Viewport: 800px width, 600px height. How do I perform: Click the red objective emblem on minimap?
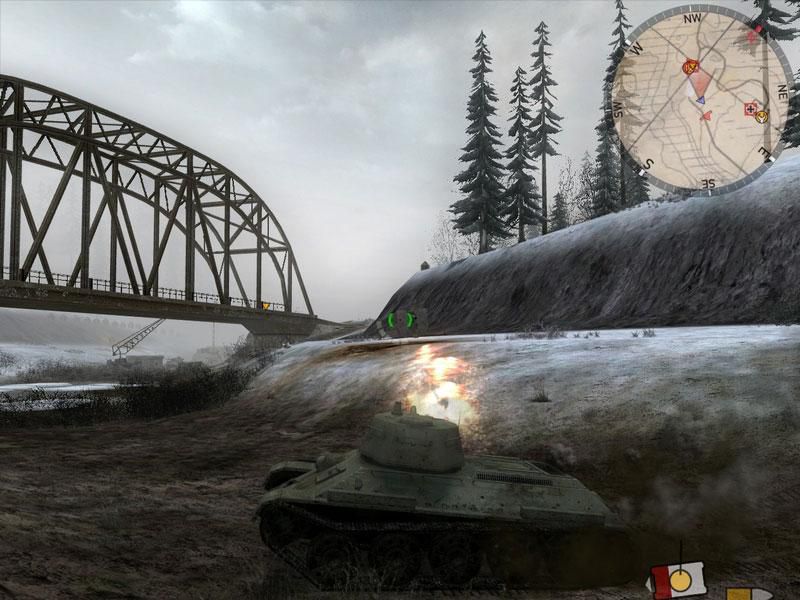point(688,67)
